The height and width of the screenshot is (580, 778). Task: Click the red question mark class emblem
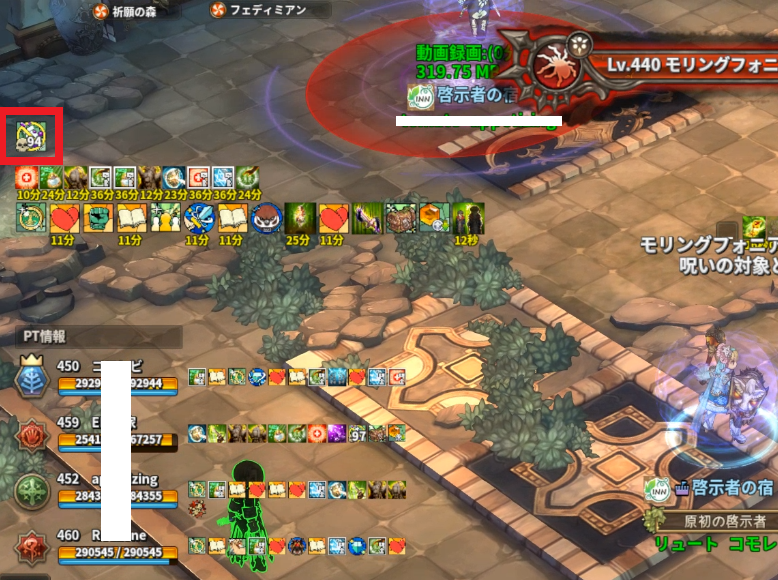[x=30, y=546]
